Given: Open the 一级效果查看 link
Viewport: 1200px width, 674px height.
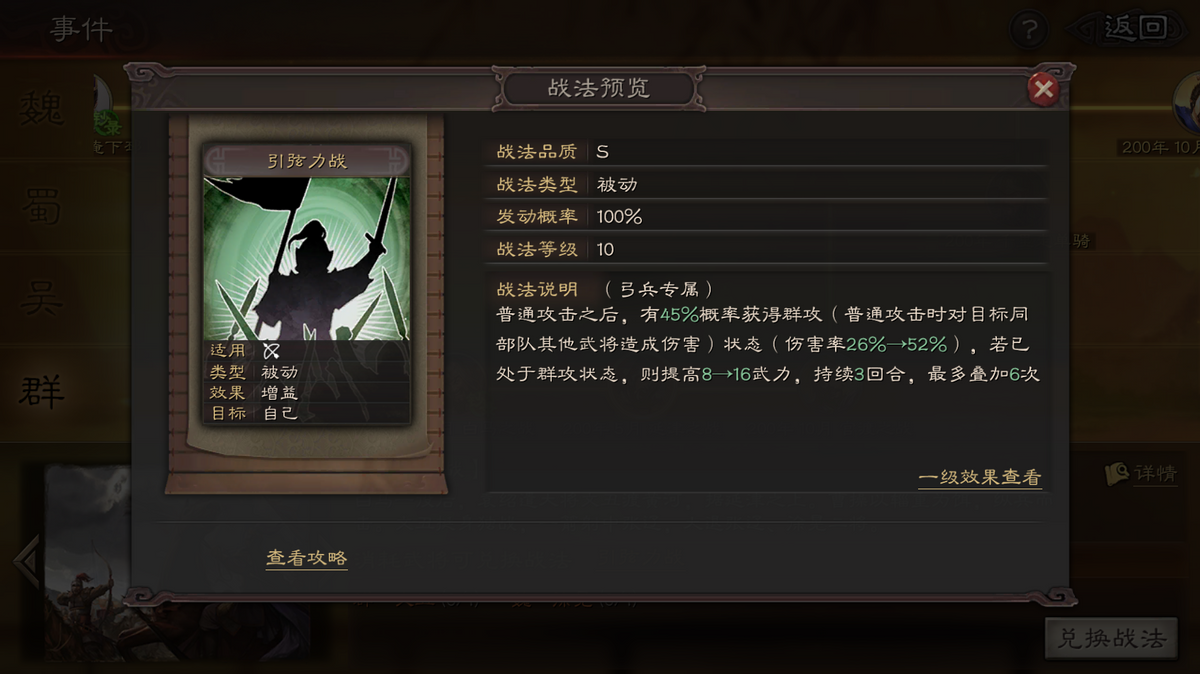Looking at the screenshot, I should coord(979,478).
